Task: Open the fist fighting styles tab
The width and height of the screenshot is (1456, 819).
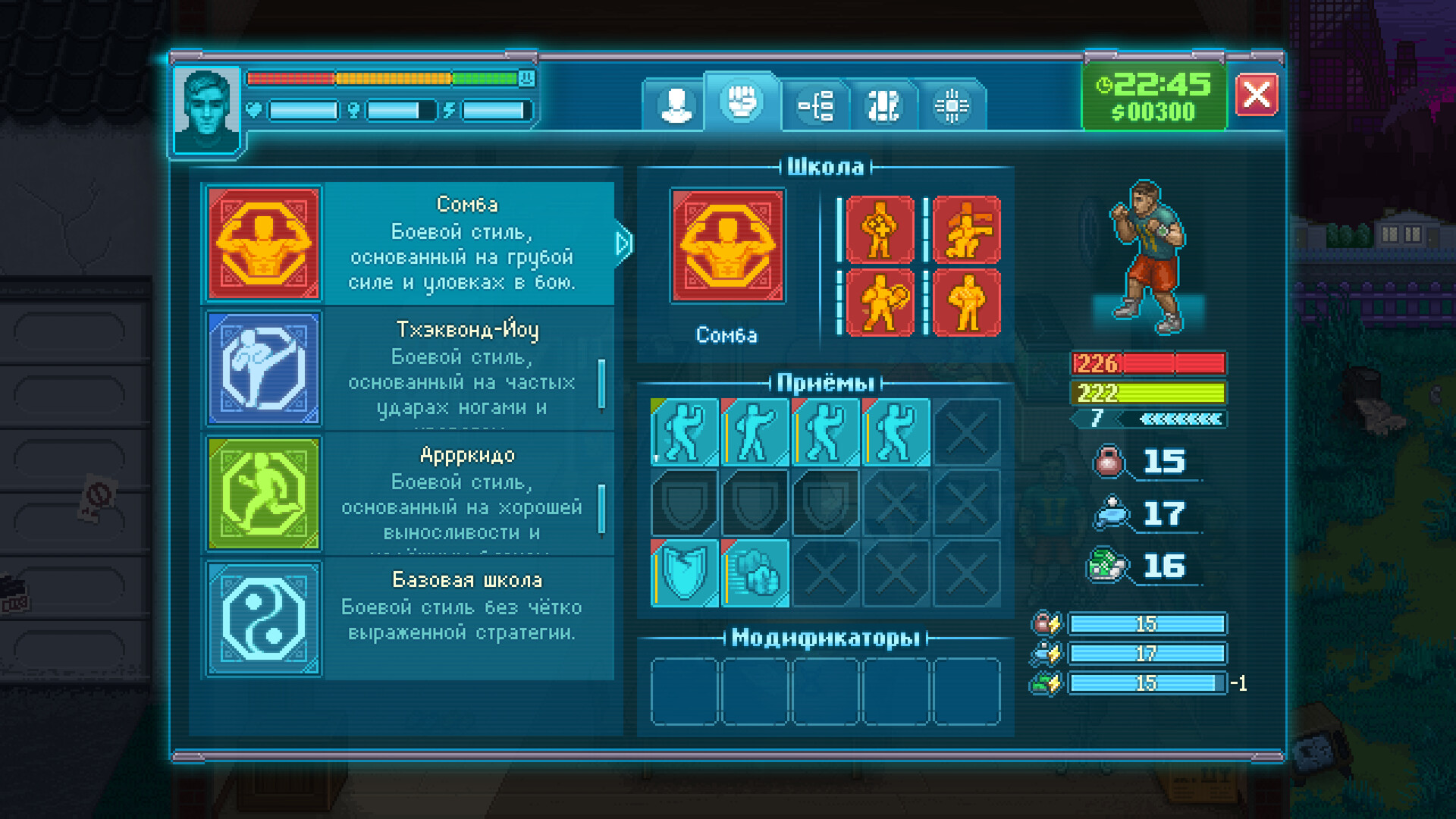Action: click(742, 102)
